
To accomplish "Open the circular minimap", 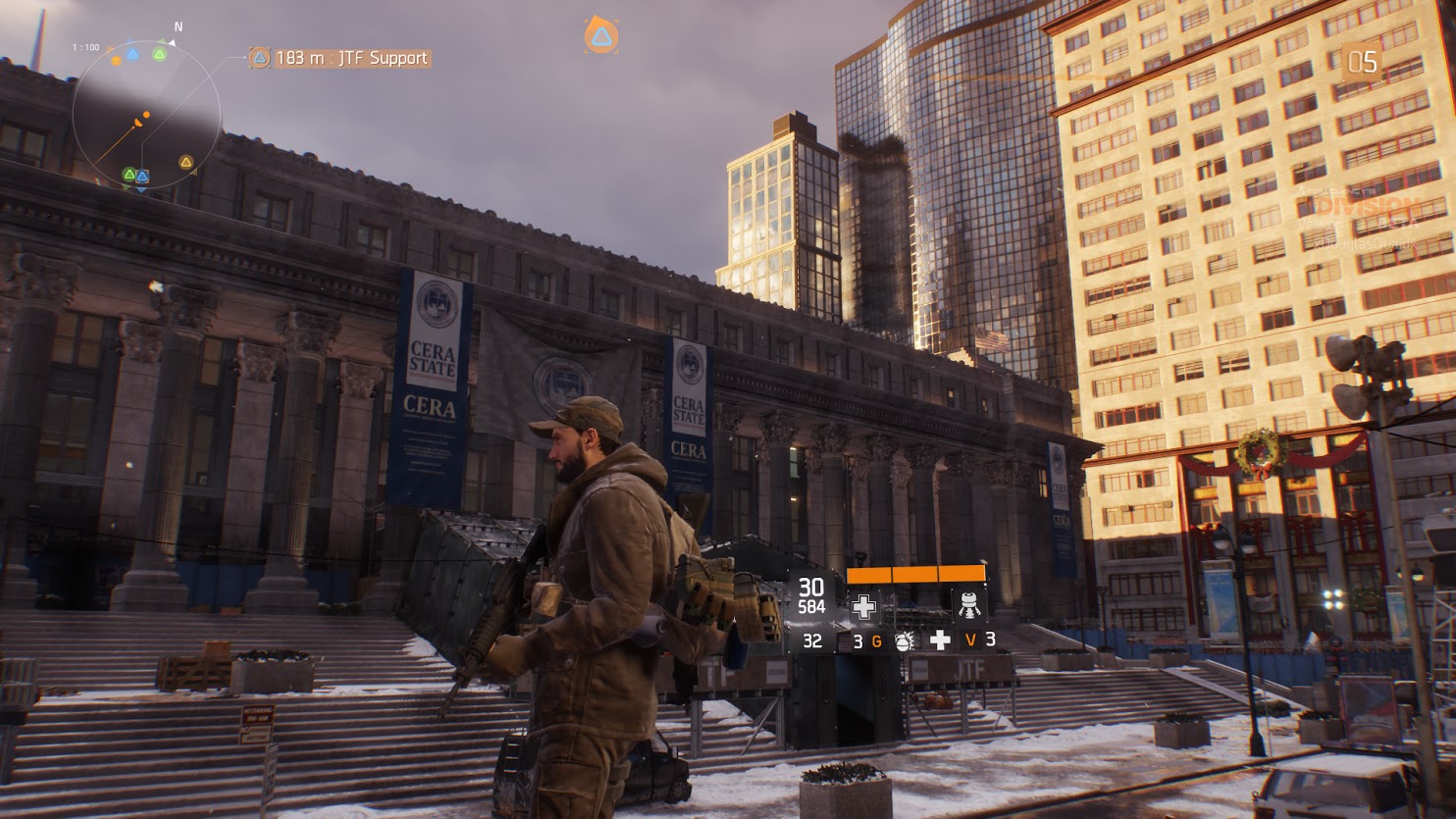I will click(146, 114).
